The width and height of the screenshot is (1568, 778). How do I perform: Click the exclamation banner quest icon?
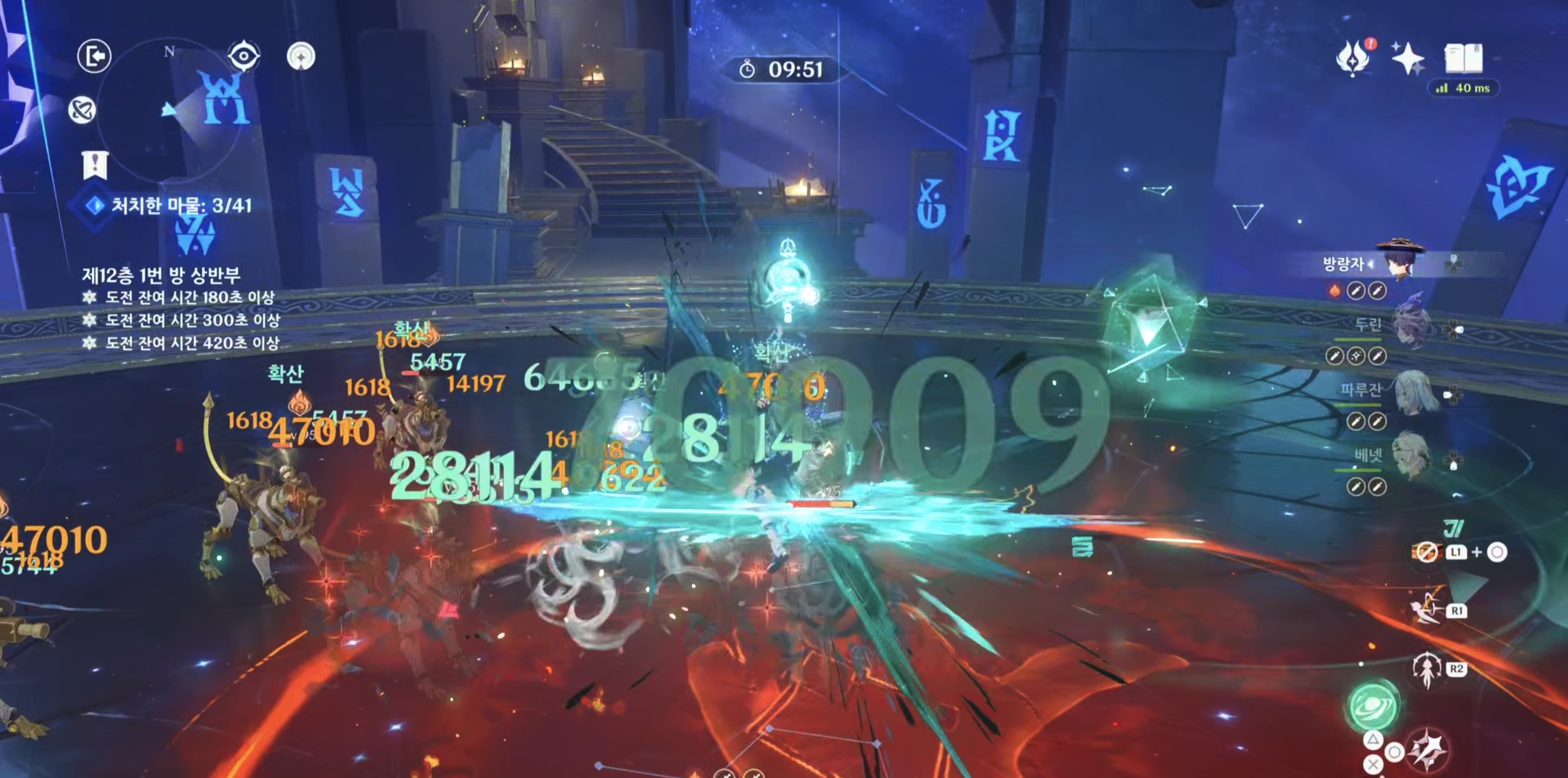click(x=95, y=164)
